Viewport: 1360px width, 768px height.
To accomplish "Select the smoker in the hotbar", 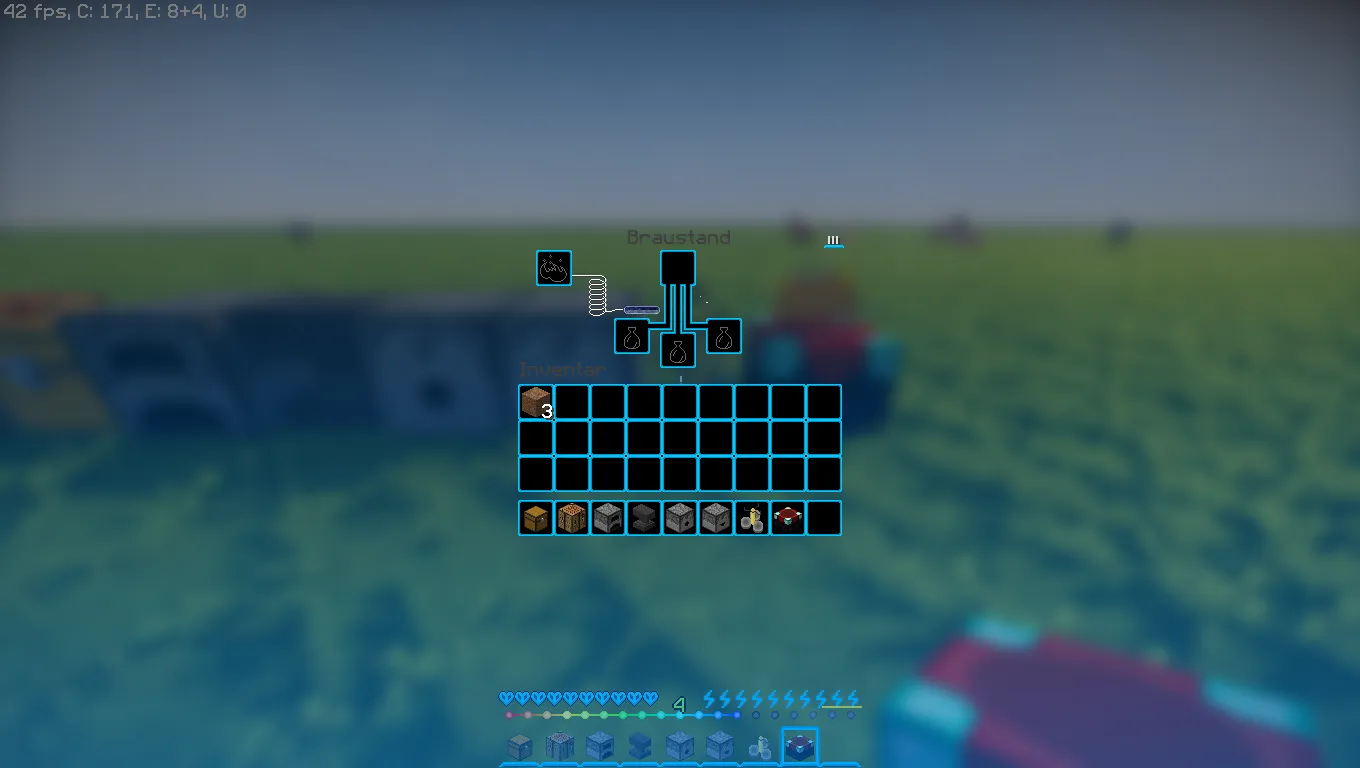I will (715, 517).
